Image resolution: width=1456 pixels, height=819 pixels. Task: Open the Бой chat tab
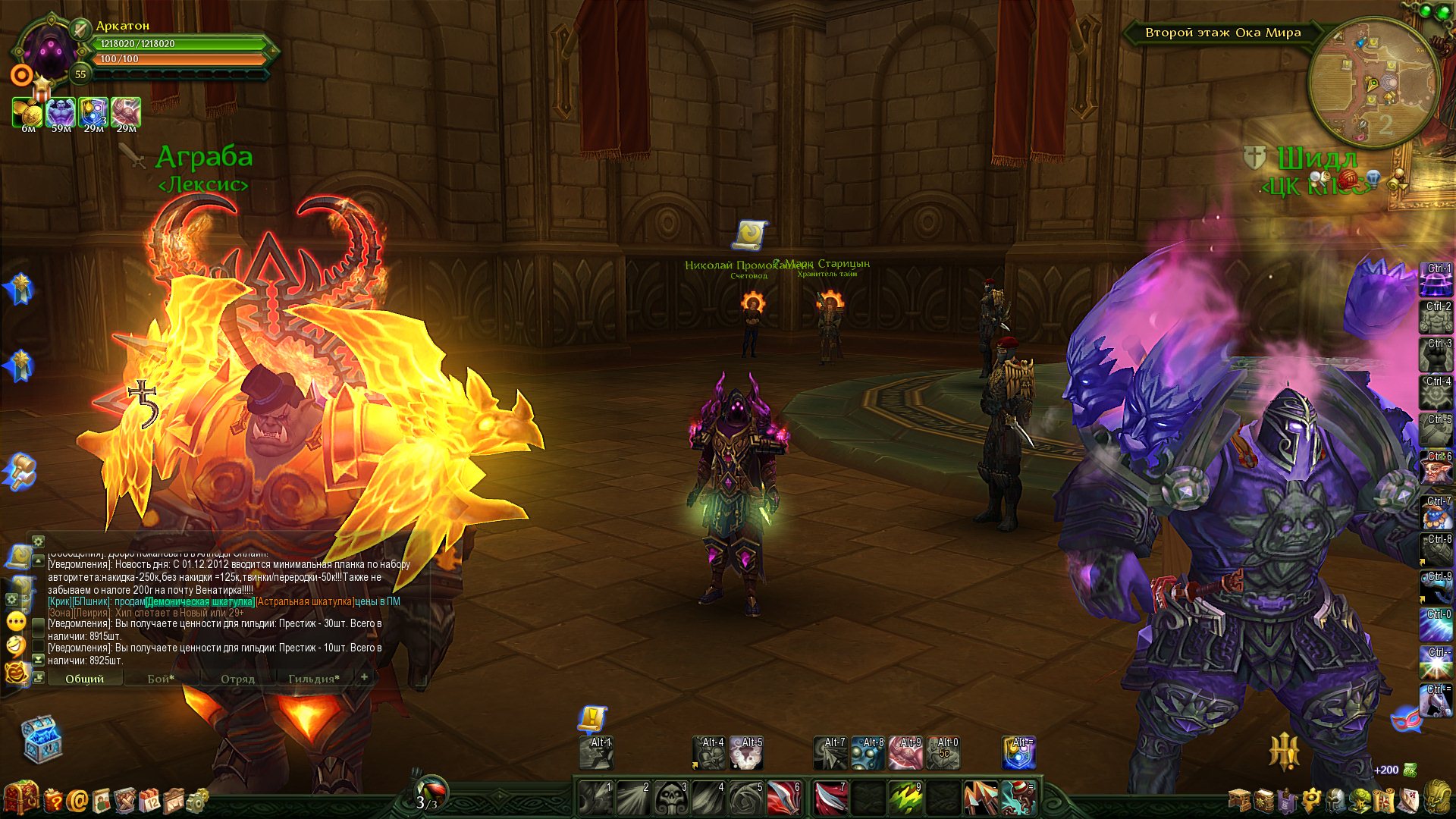click(161, 679)
